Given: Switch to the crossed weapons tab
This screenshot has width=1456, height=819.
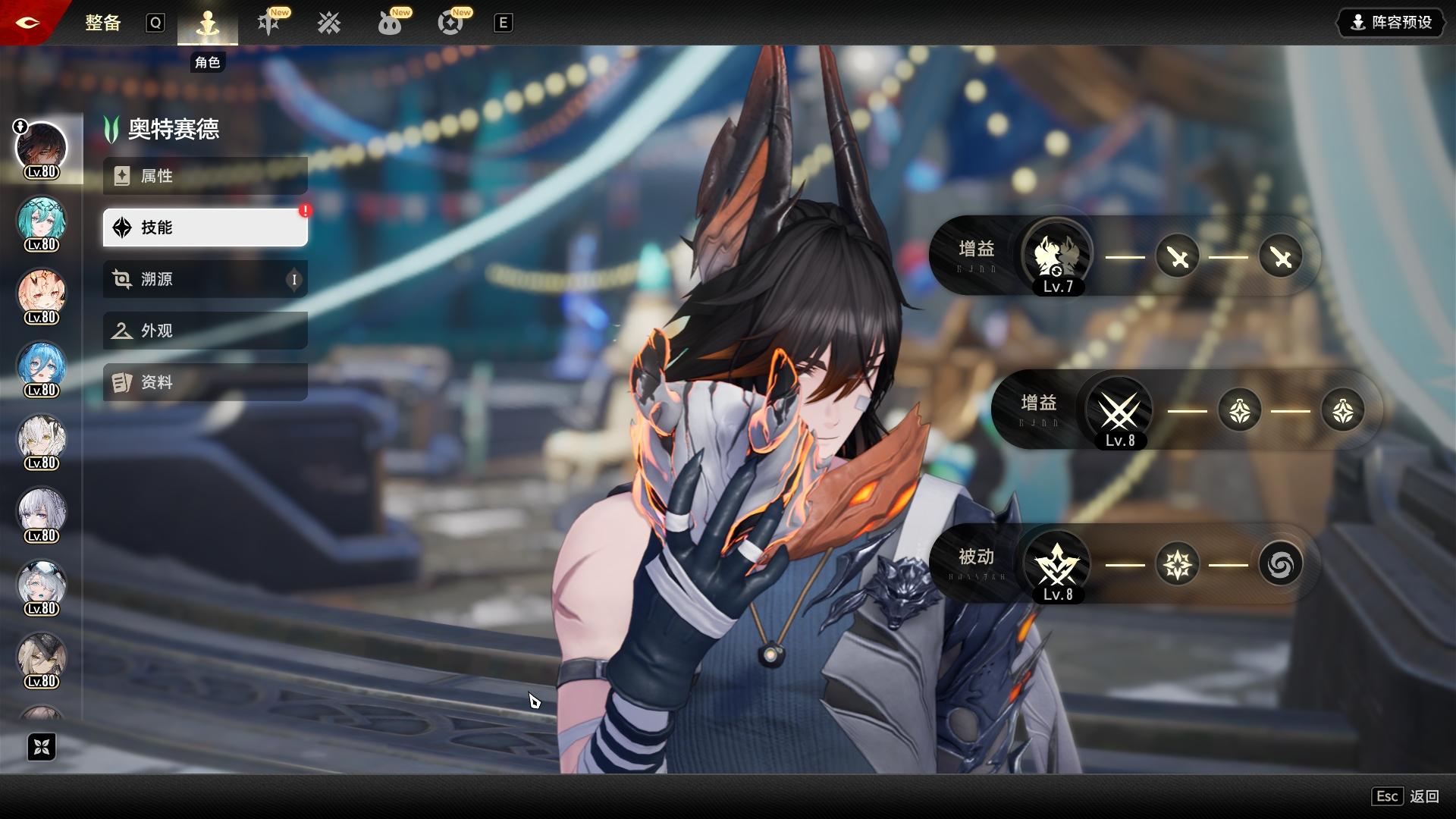Looking at the screenshot, I should coord(329,24).
